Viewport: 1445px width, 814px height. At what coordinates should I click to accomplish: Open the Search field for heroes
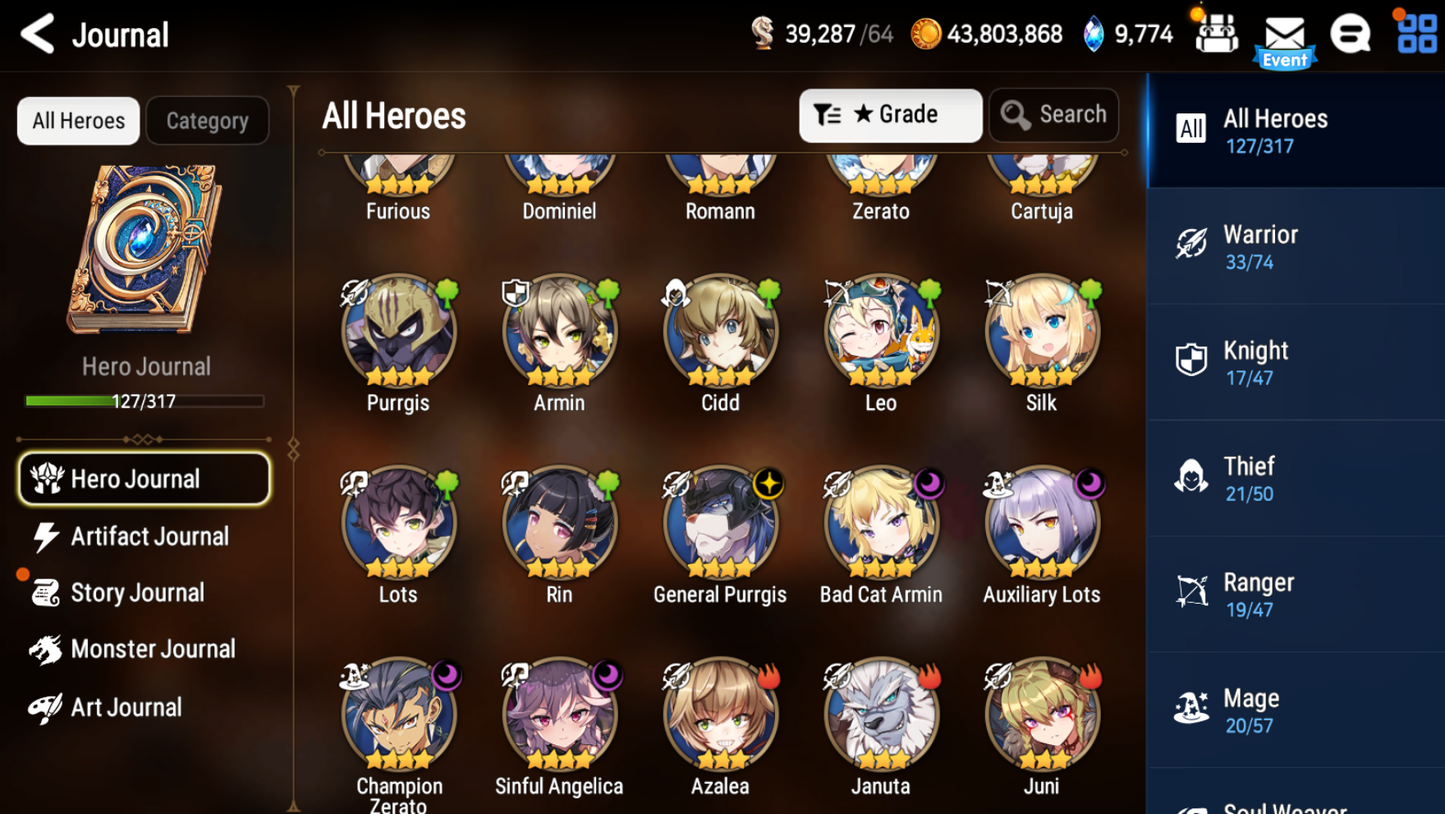coord(1053,115)
